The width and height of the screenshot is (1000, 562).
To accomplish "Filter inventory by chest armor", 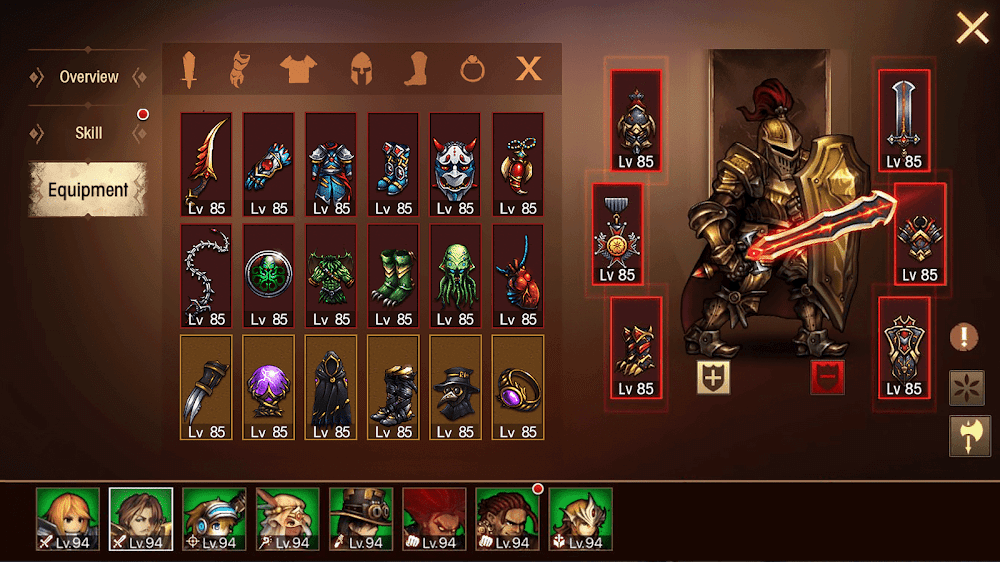I will [x=297, y=69].
